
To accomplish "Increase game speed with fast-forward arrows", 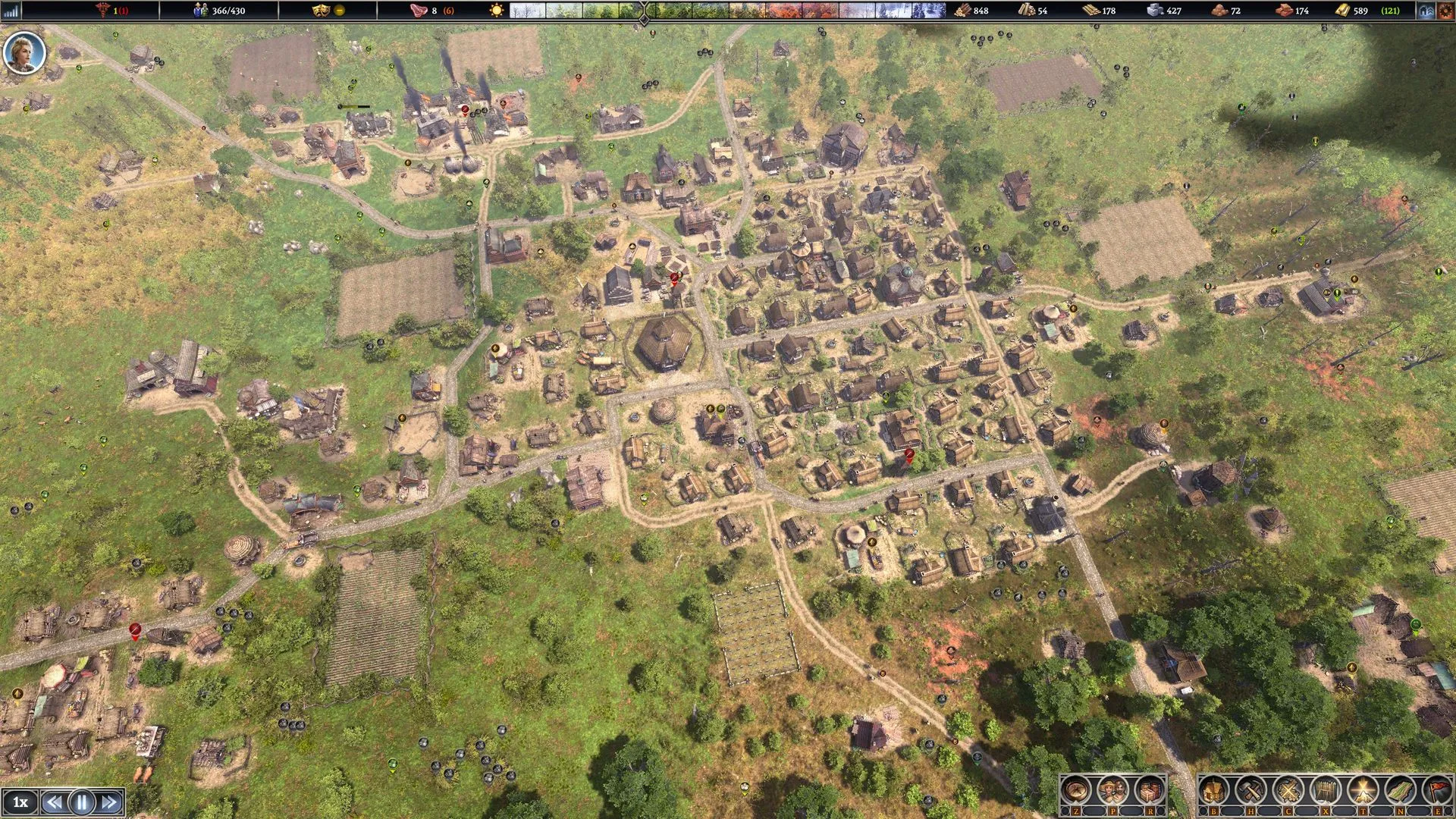I will click(x=109, y=802).
